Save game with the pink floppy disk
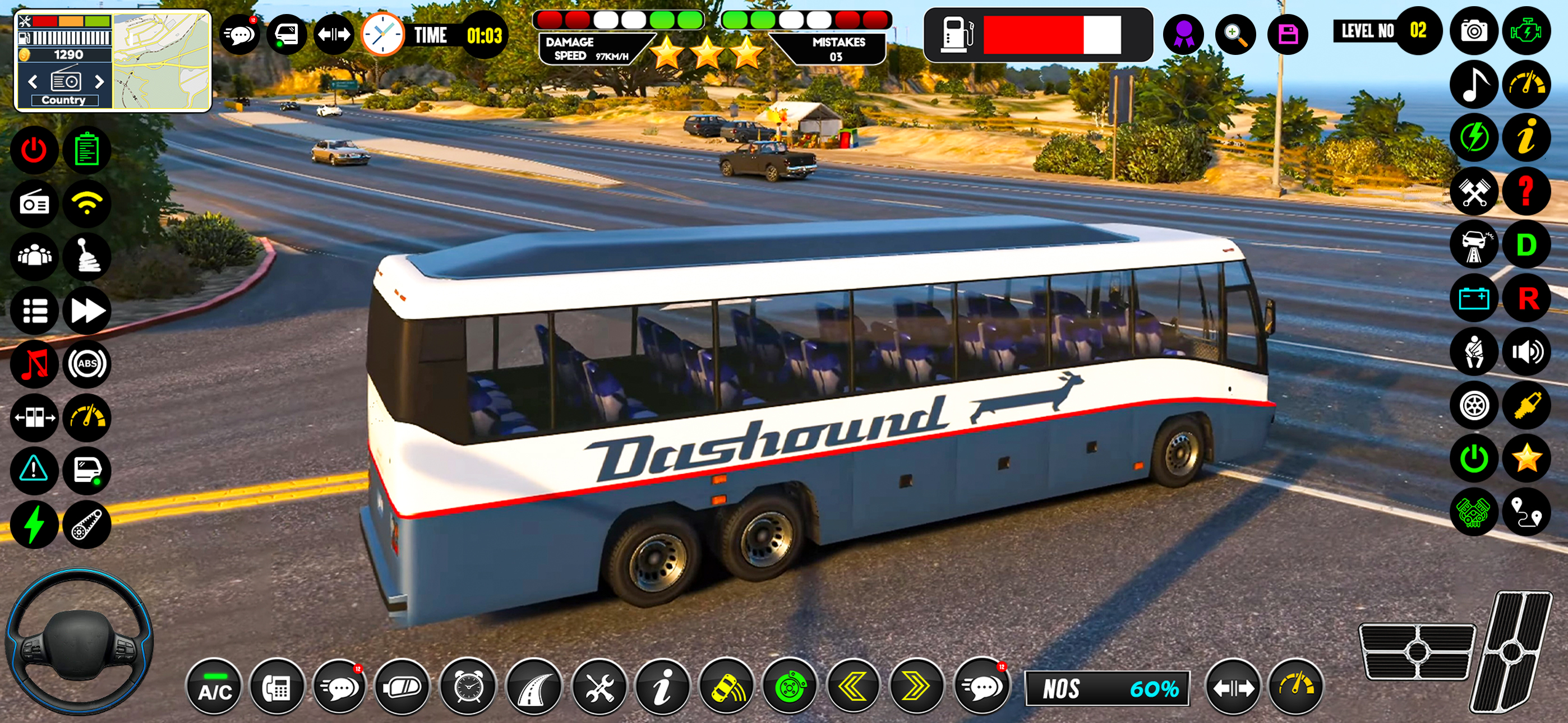Image resolution: width=1568 pixels, height=723 pixels. 1288,34
